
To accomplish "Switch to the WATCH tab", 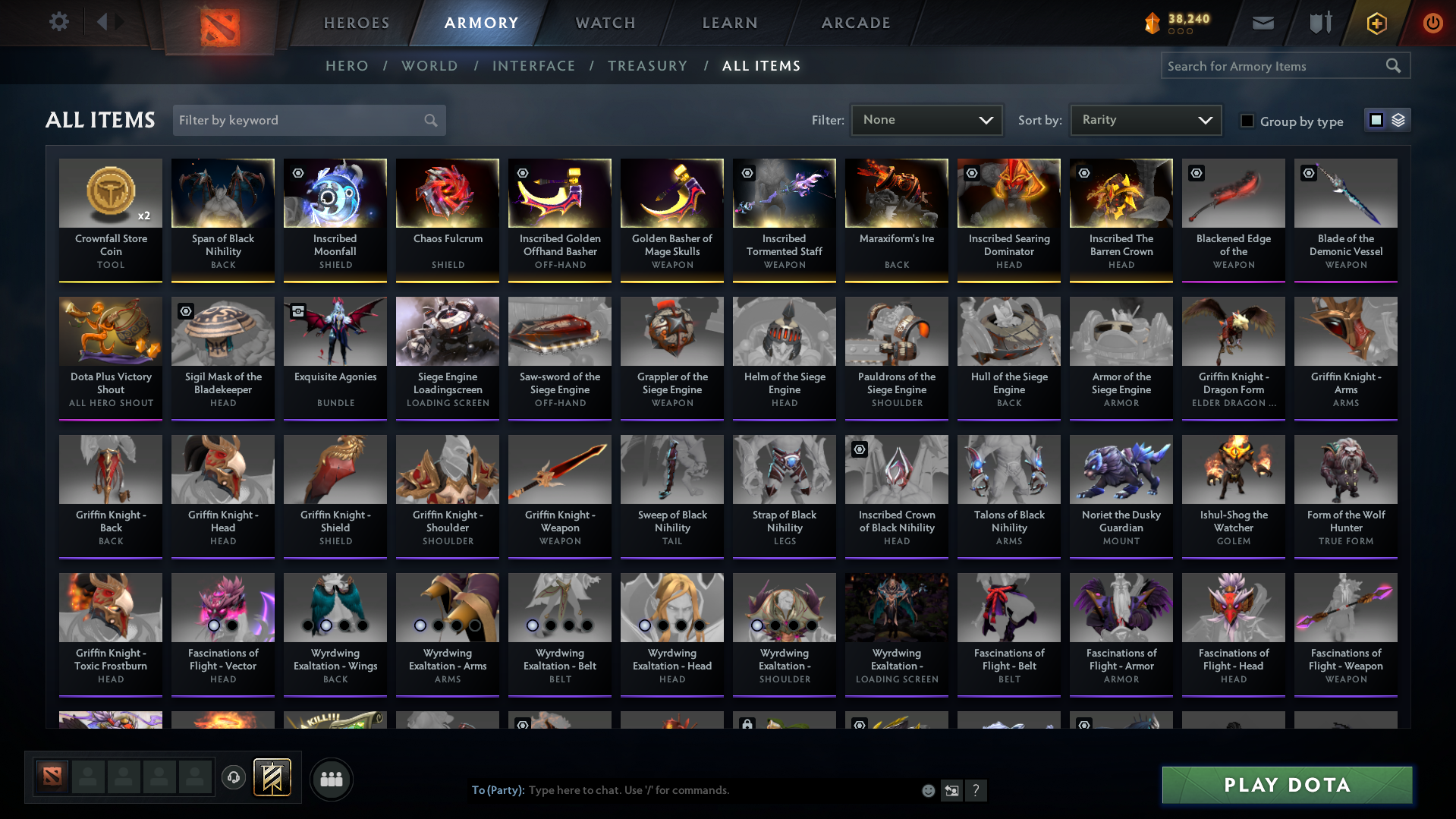I will click(x=605, y=23).
